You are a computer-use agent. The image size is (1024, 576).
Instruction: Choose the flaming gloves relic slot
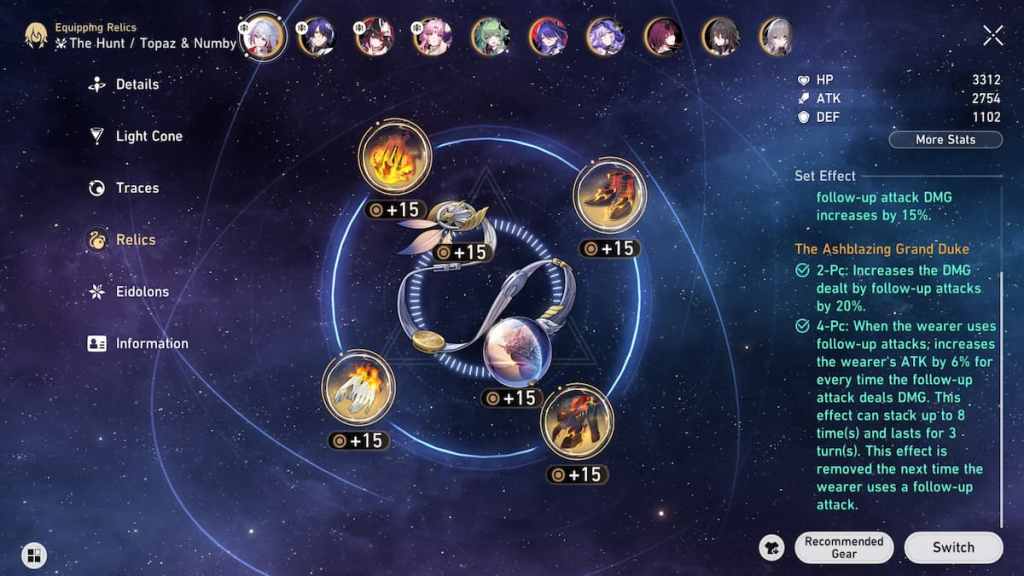click(358, 386)
